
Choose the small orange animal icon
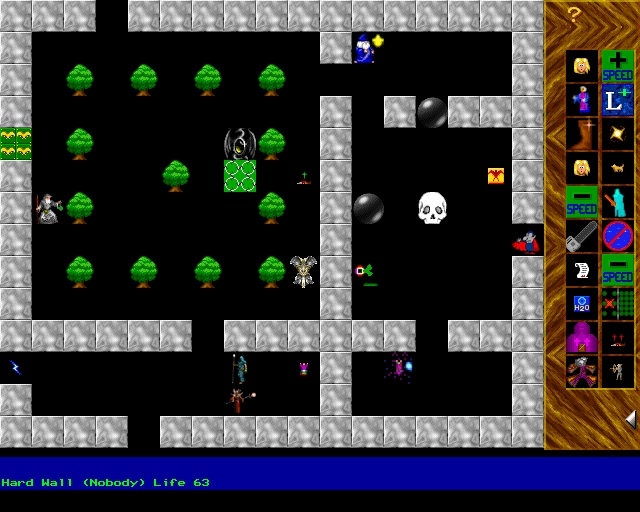click(617, 168)
